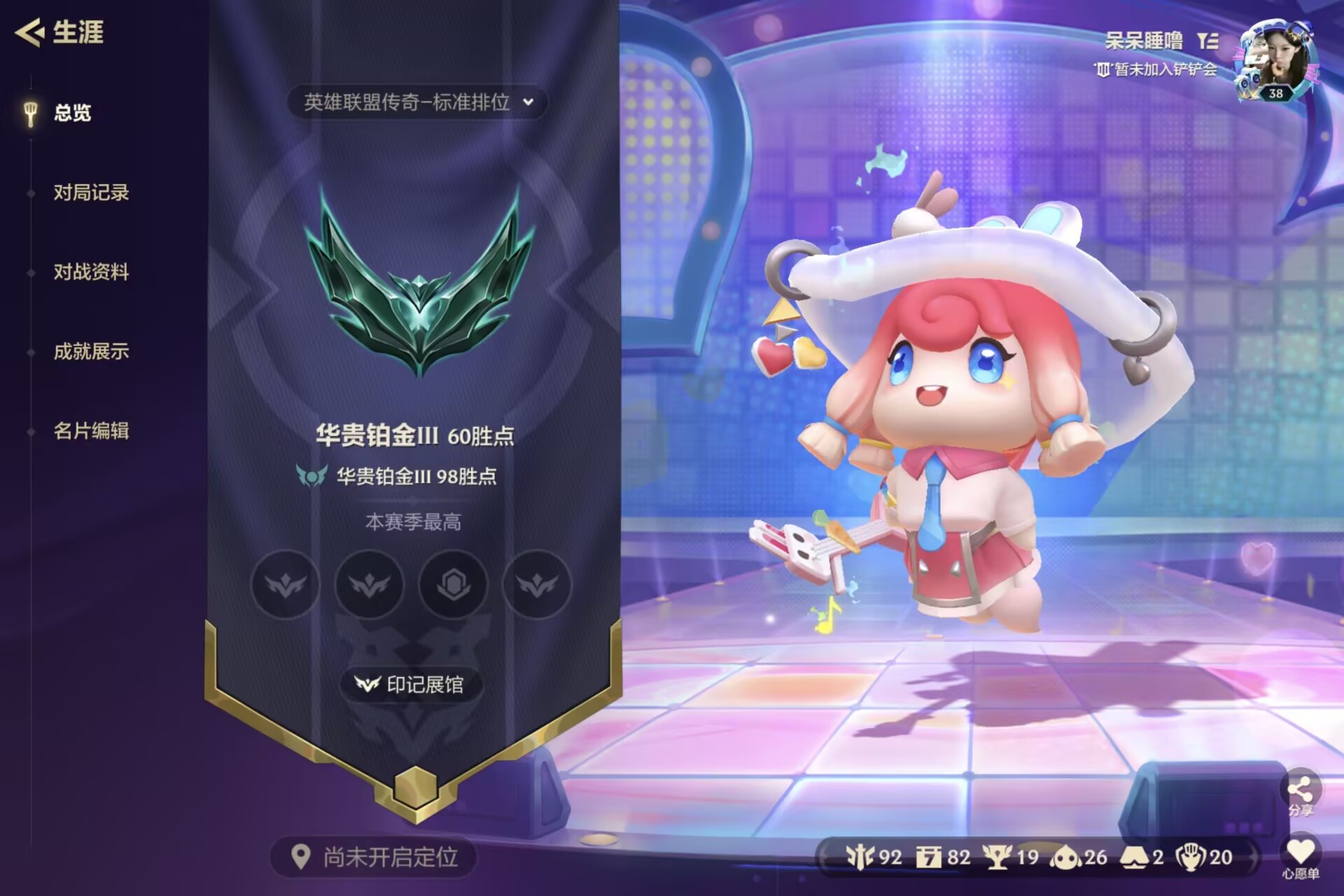The width and height of the screenshot is (1344, 896).
Task: Click the 总览 overview spatula icon
Action: coord(31,112)
